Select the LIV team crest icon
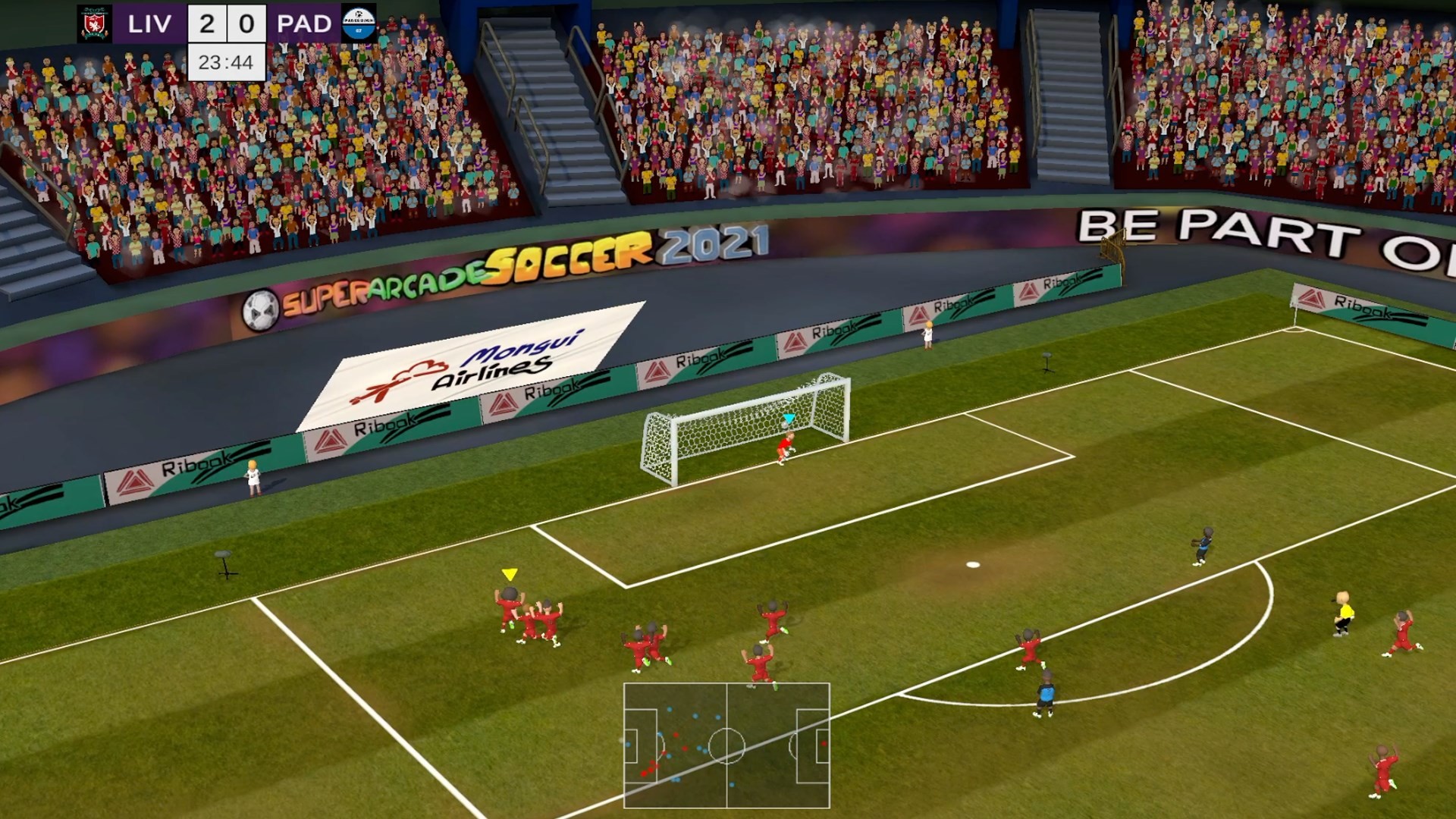 pos(93,24)
